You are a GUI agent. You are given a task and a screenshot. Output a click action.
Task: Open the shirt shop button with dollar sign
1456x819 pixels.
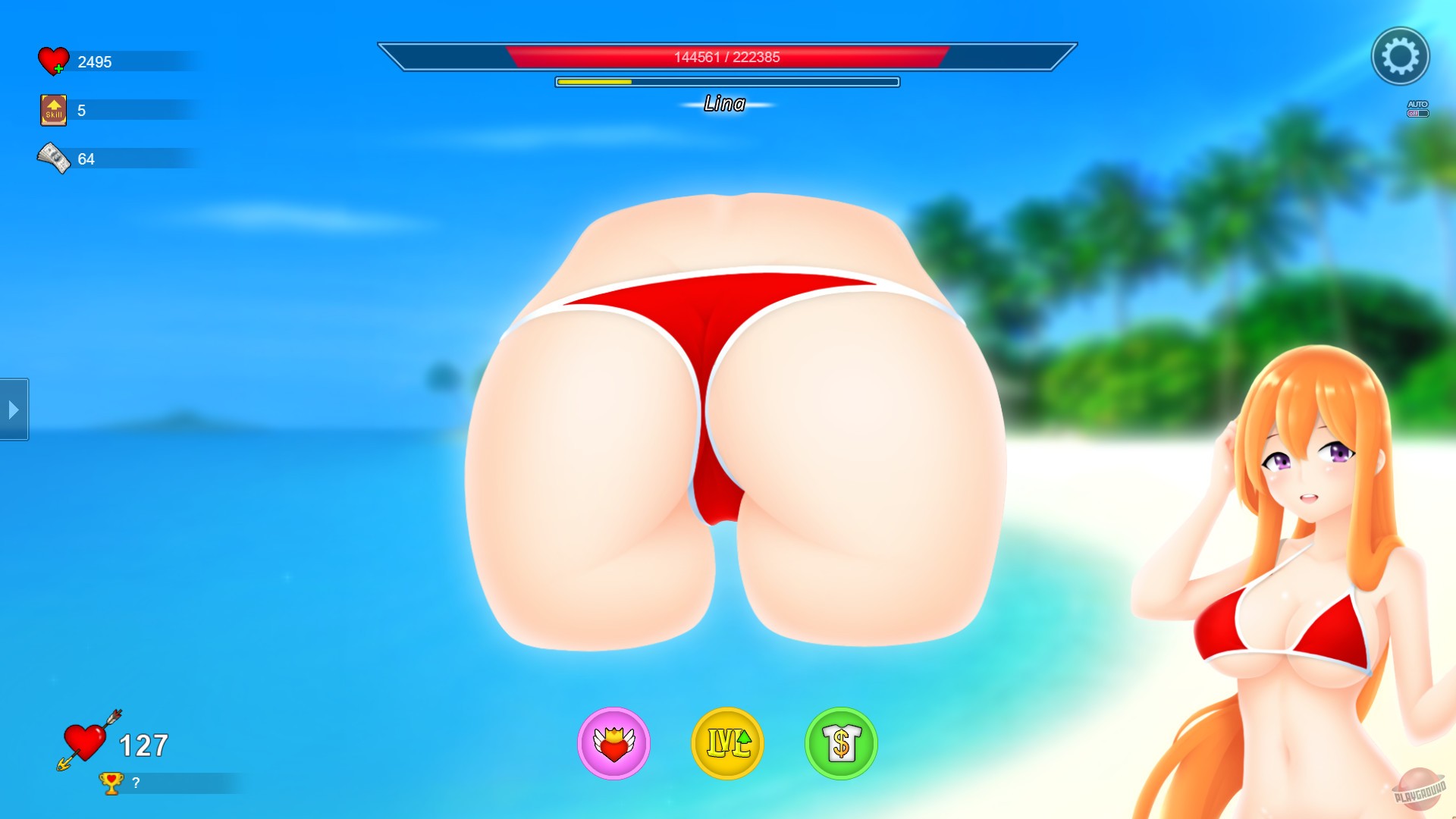[840, 745]
